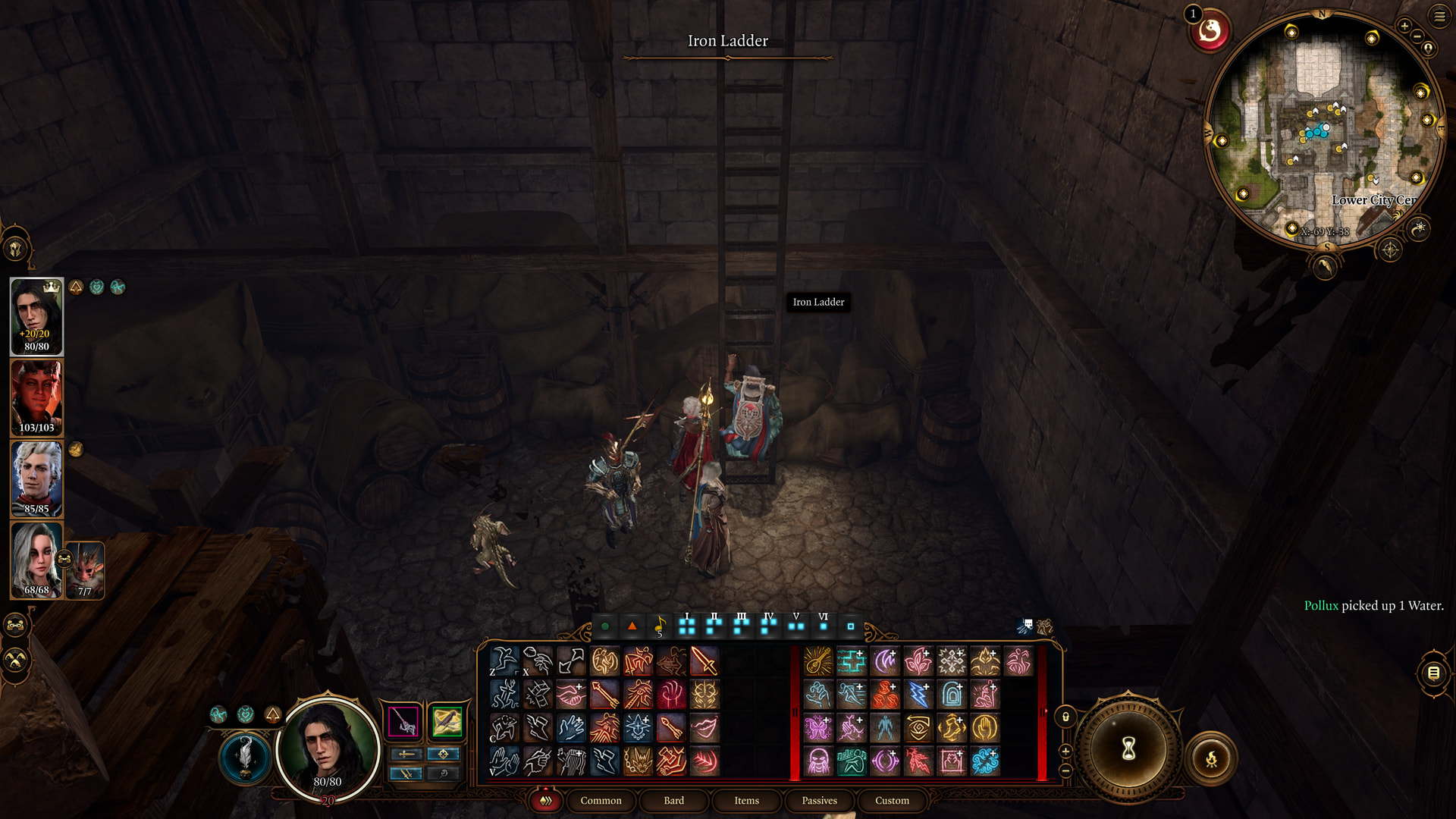The image size is (1456, 819).
Task: Toggle the hotbar lock button
Action: [x=1065, y=717]
